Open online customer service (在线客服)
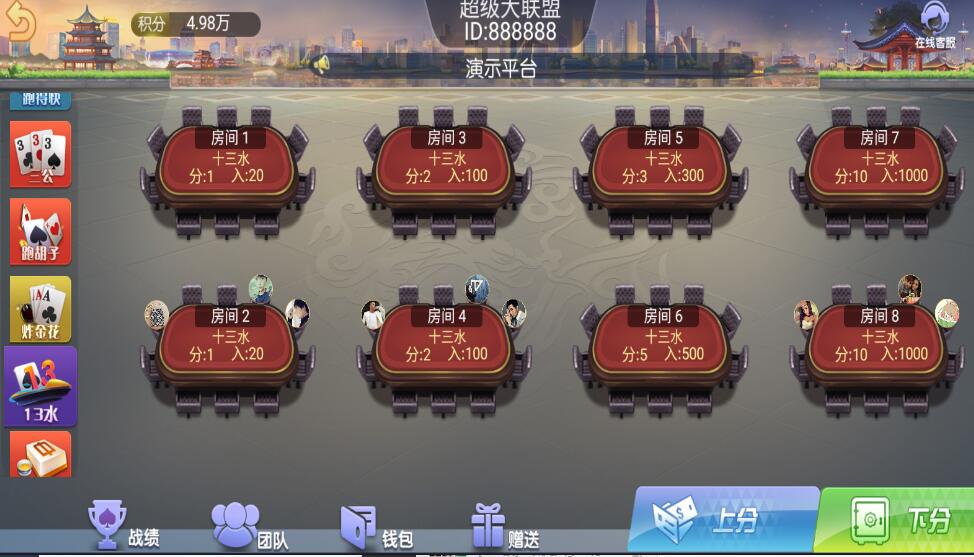Screen dimensions: 974x557 coord(935,26)
